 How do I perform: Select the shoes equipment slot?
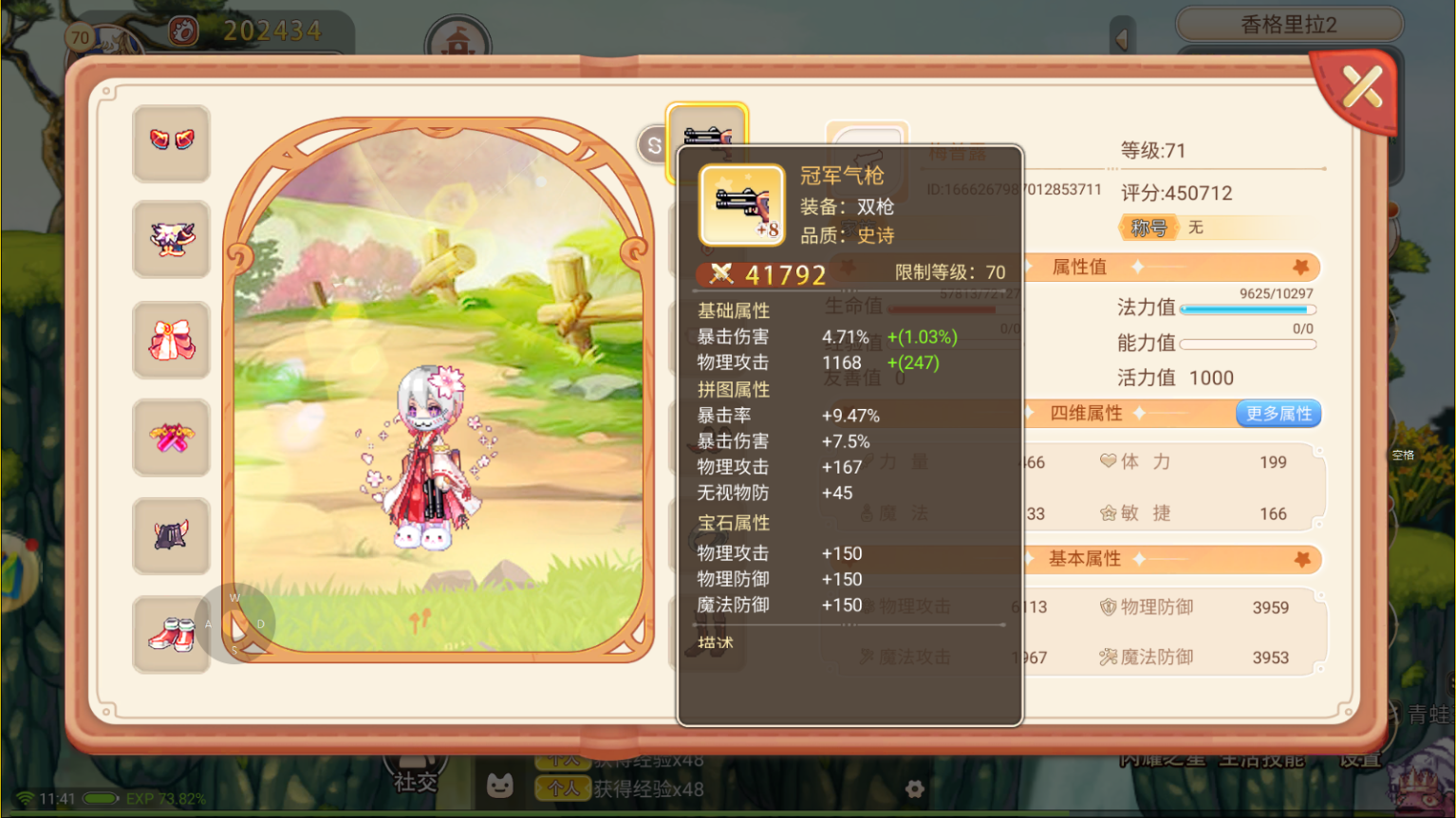[172, 635]
